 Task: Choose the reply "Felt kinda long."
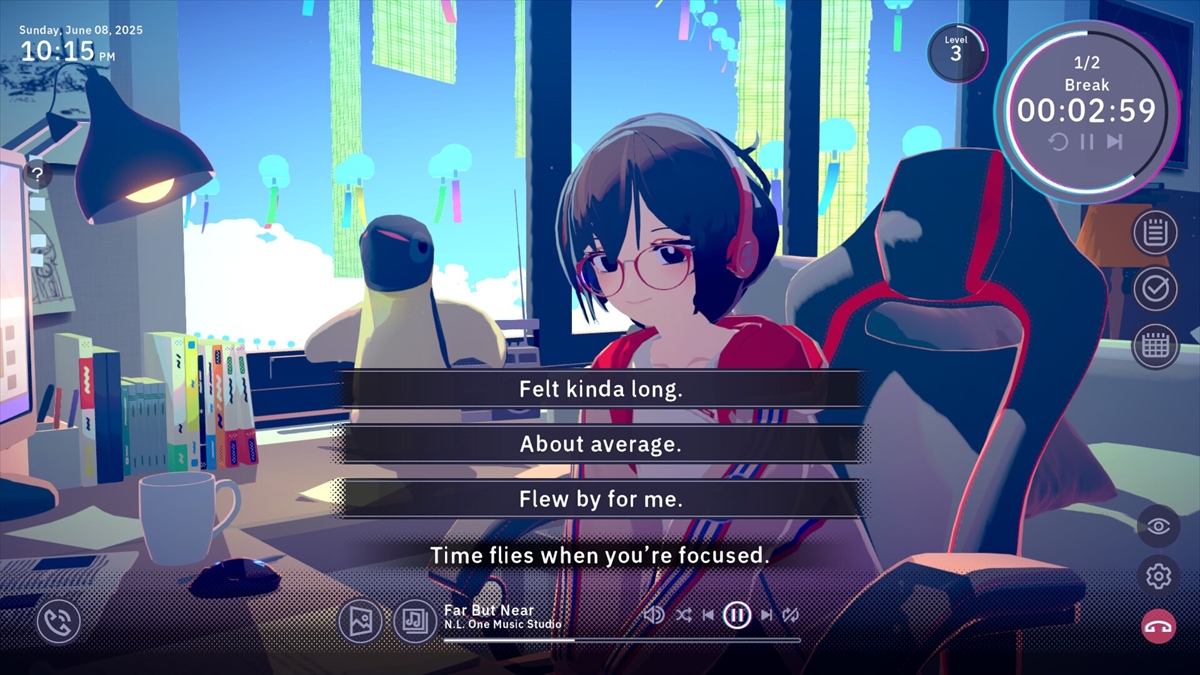point(600,389)
